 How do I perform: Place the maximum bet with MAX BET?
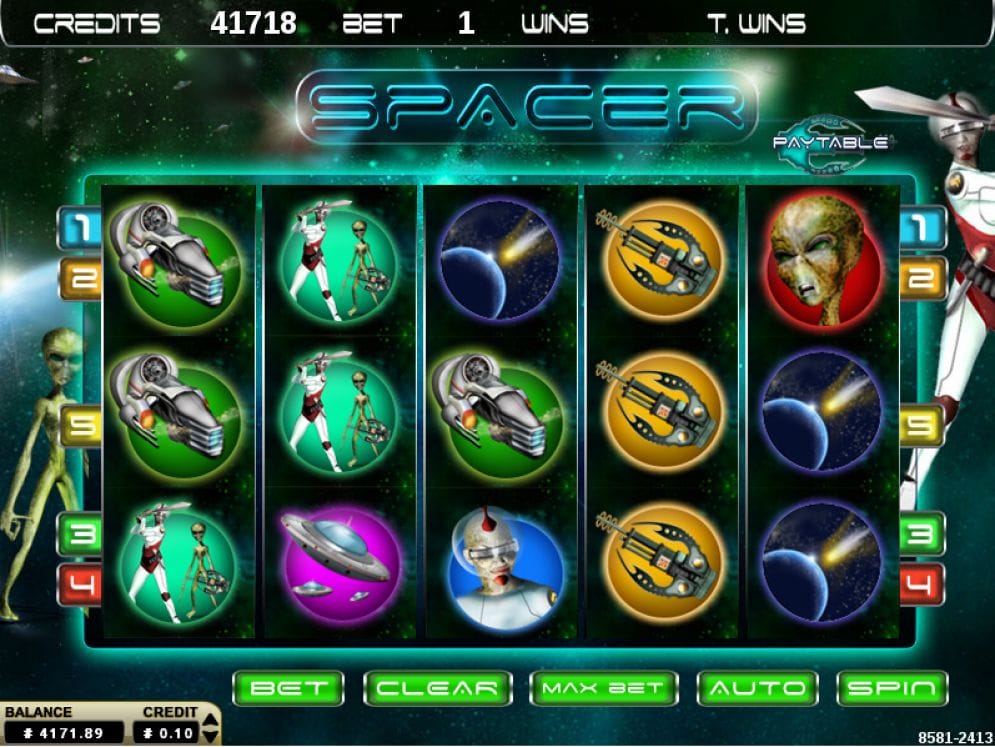(603, 688)
